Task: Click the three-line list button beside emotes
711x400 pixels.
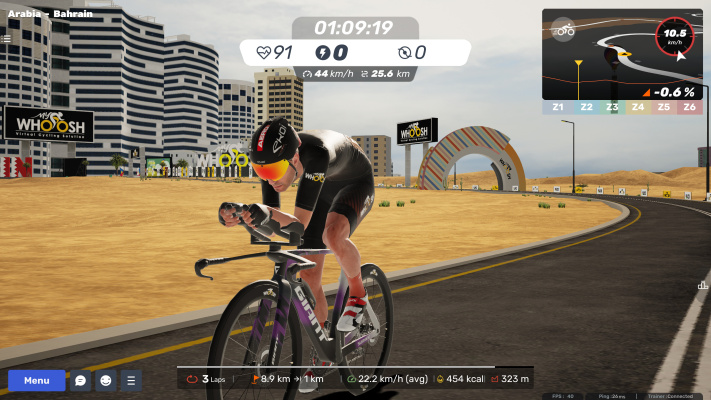Action: coord(131,381)
